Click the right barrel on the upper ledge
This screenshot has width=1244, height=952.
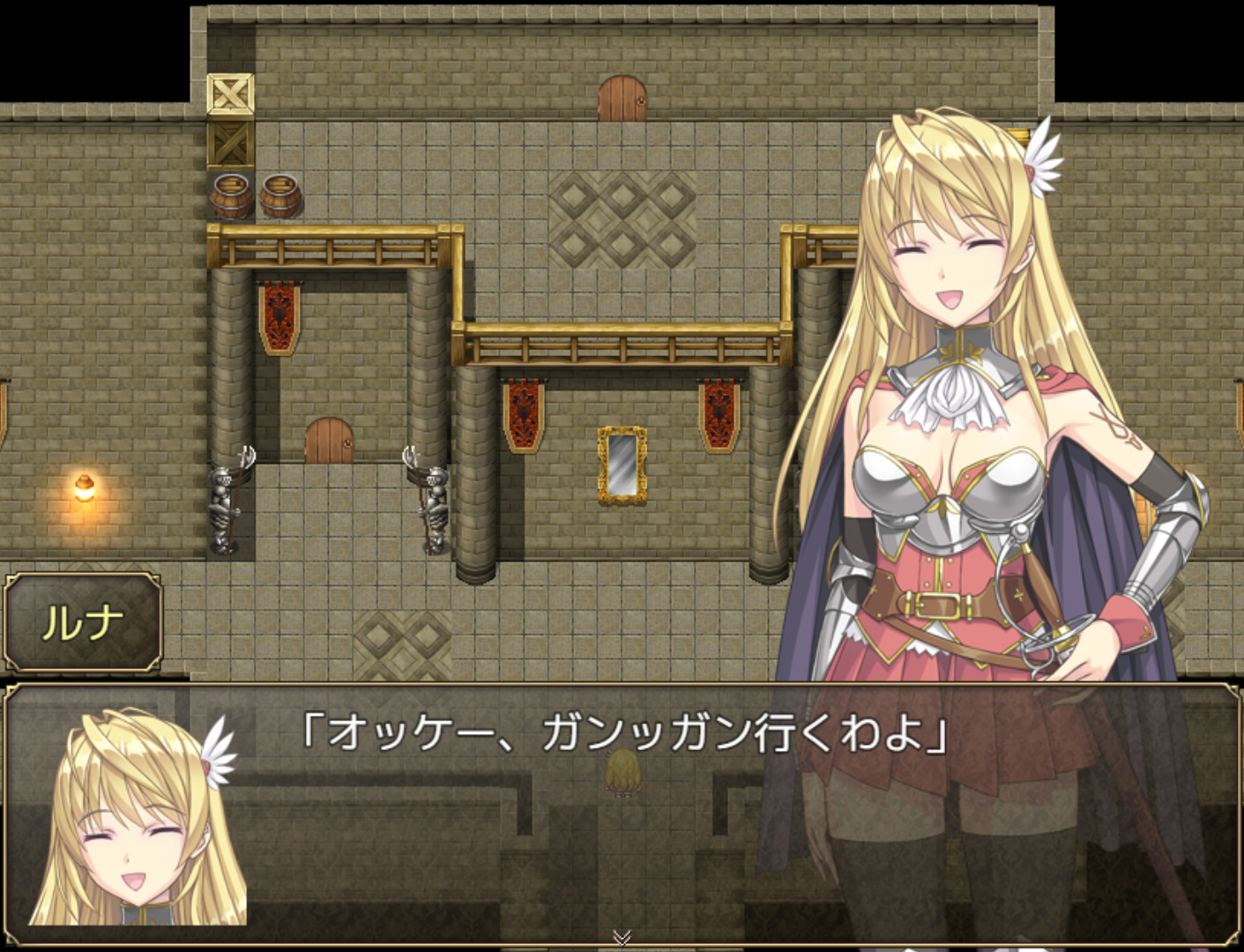[x=279, y=196]
